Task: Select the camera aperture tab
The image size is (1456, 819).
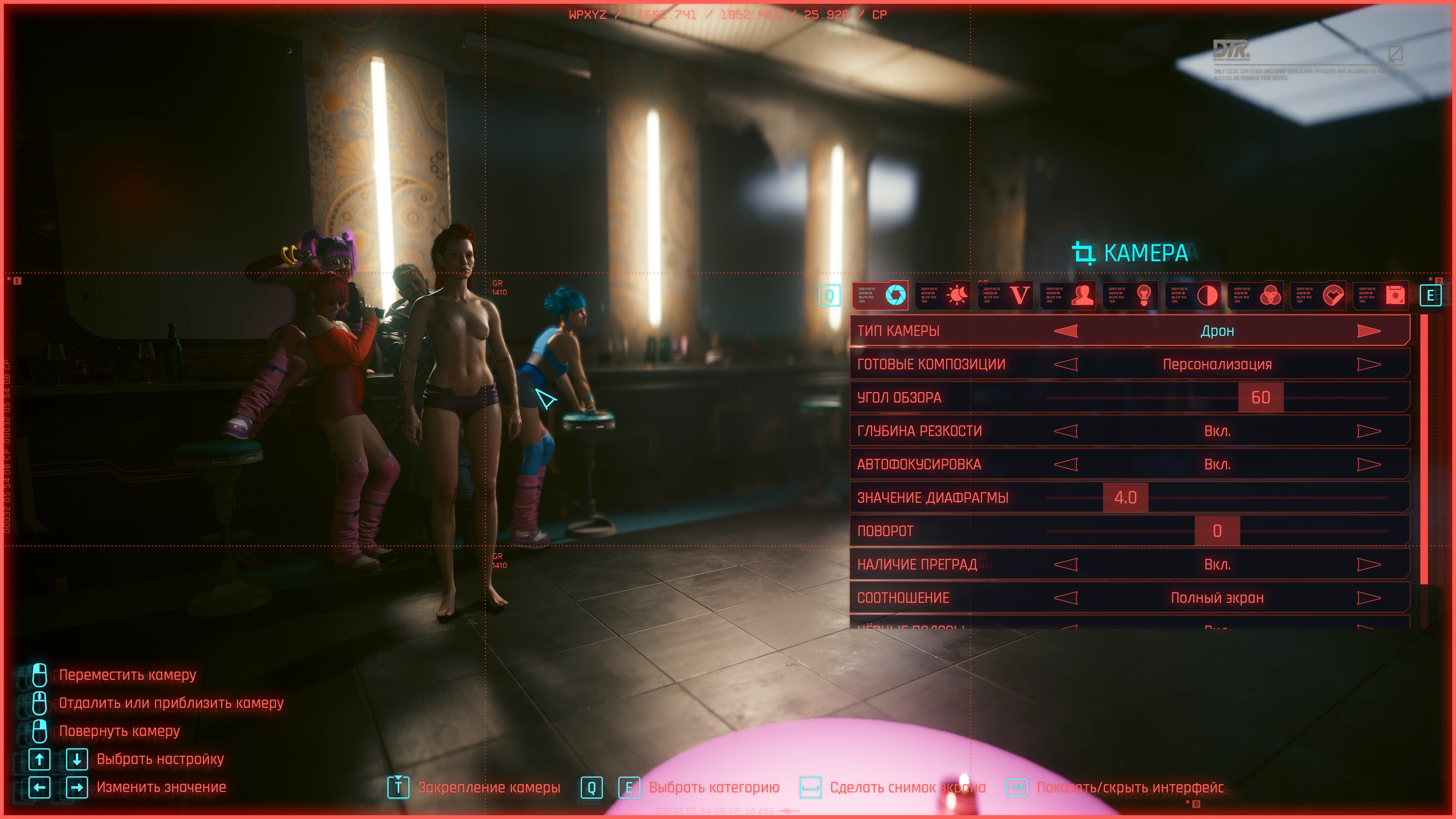Action: tap(895, 295)
